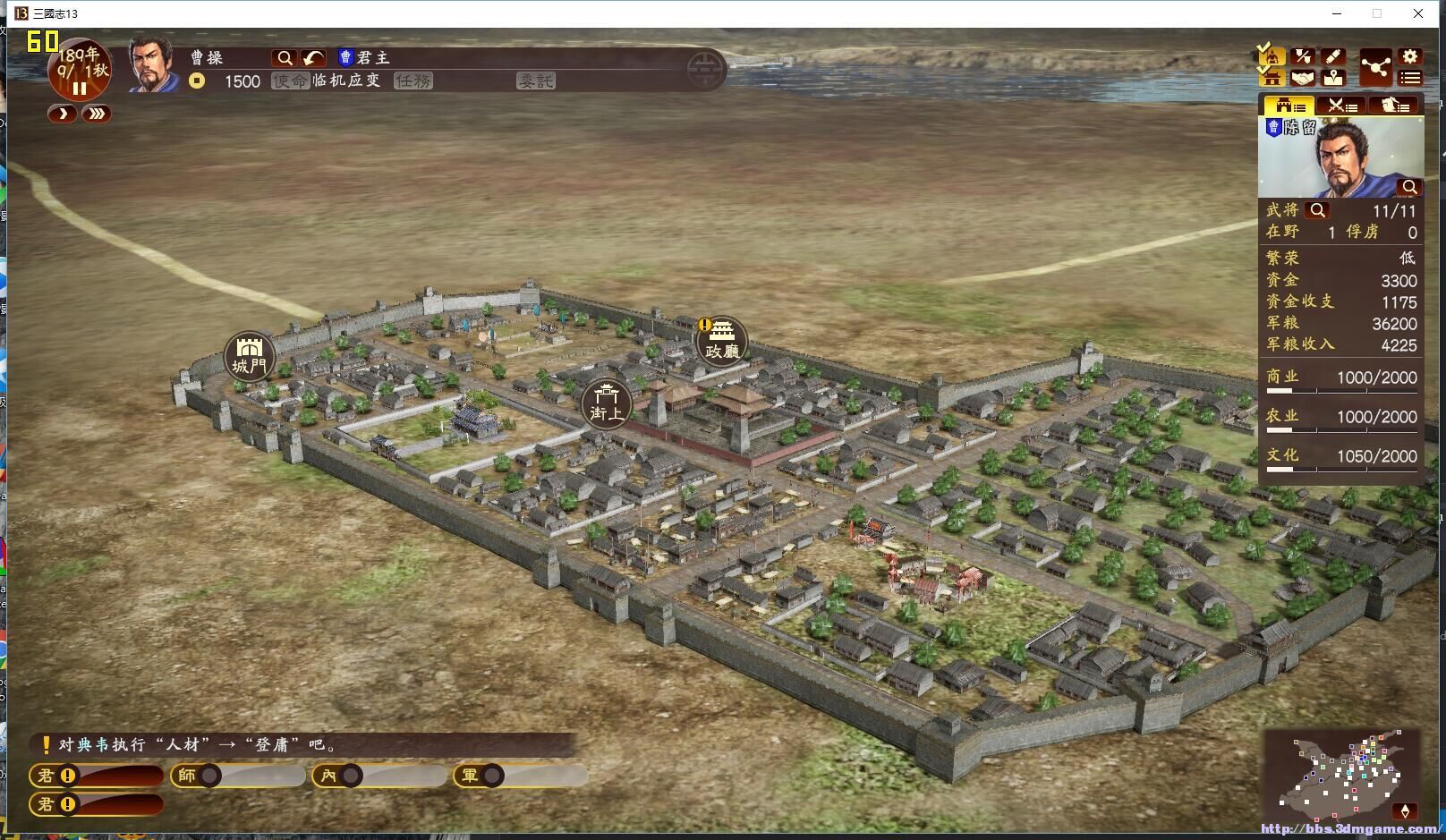Click the minimap of China
This screenshot has width=1446, height=840.
(1342, 775)
